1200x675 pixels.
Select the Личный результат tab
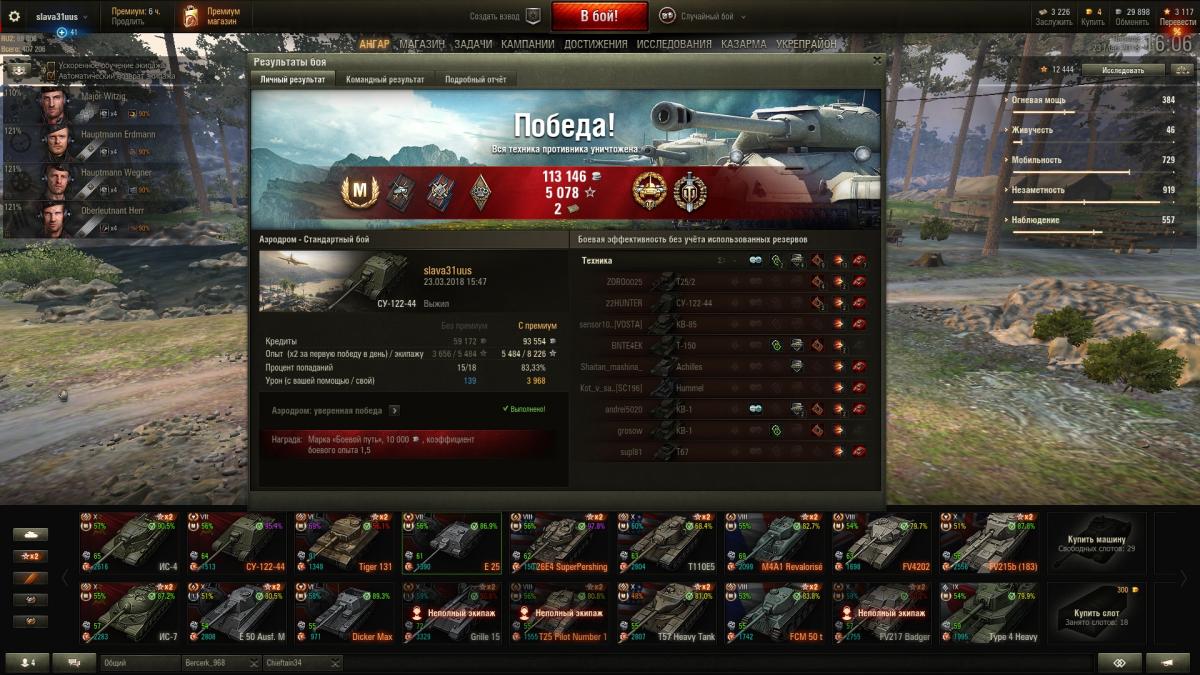pyautogui.click(x=292, y=80)
